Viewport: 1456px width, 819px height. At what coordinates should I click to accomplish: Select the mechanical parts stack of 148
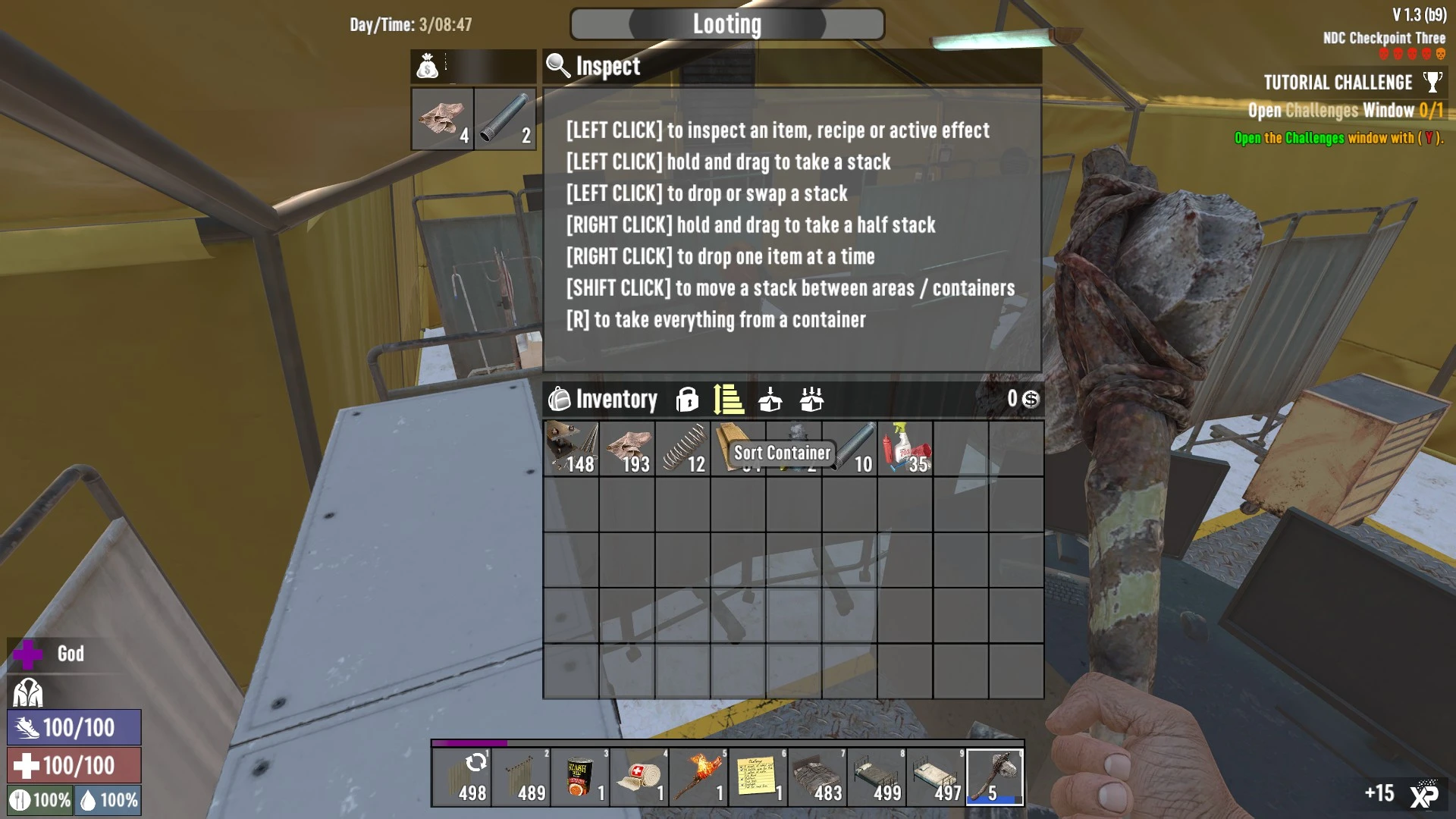tap(572, 449)
